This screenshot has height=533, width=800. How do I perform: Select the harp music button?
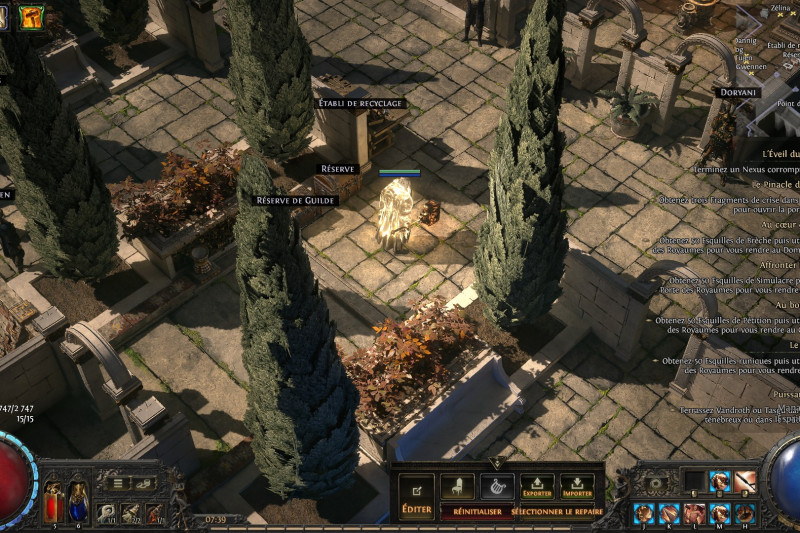[x=497, y=487]
